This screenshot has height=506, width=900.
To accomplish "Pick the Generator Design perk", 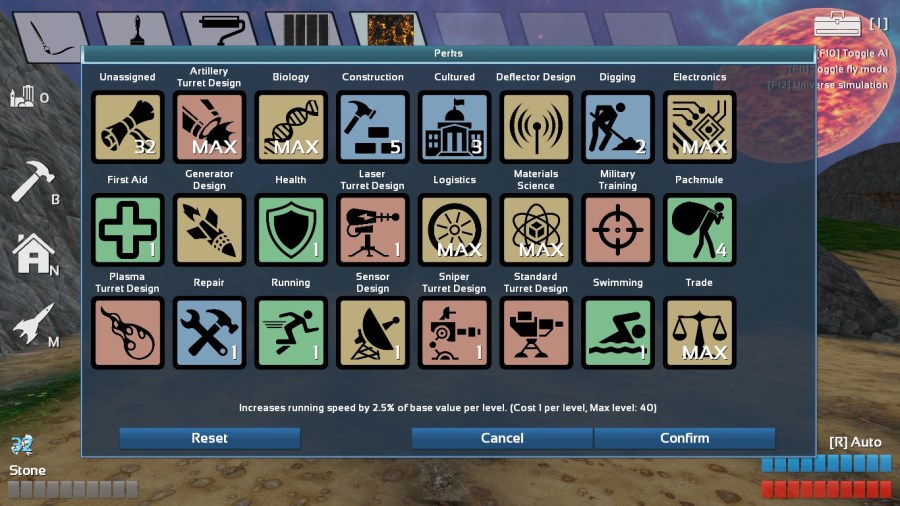I will click(209, 230).
